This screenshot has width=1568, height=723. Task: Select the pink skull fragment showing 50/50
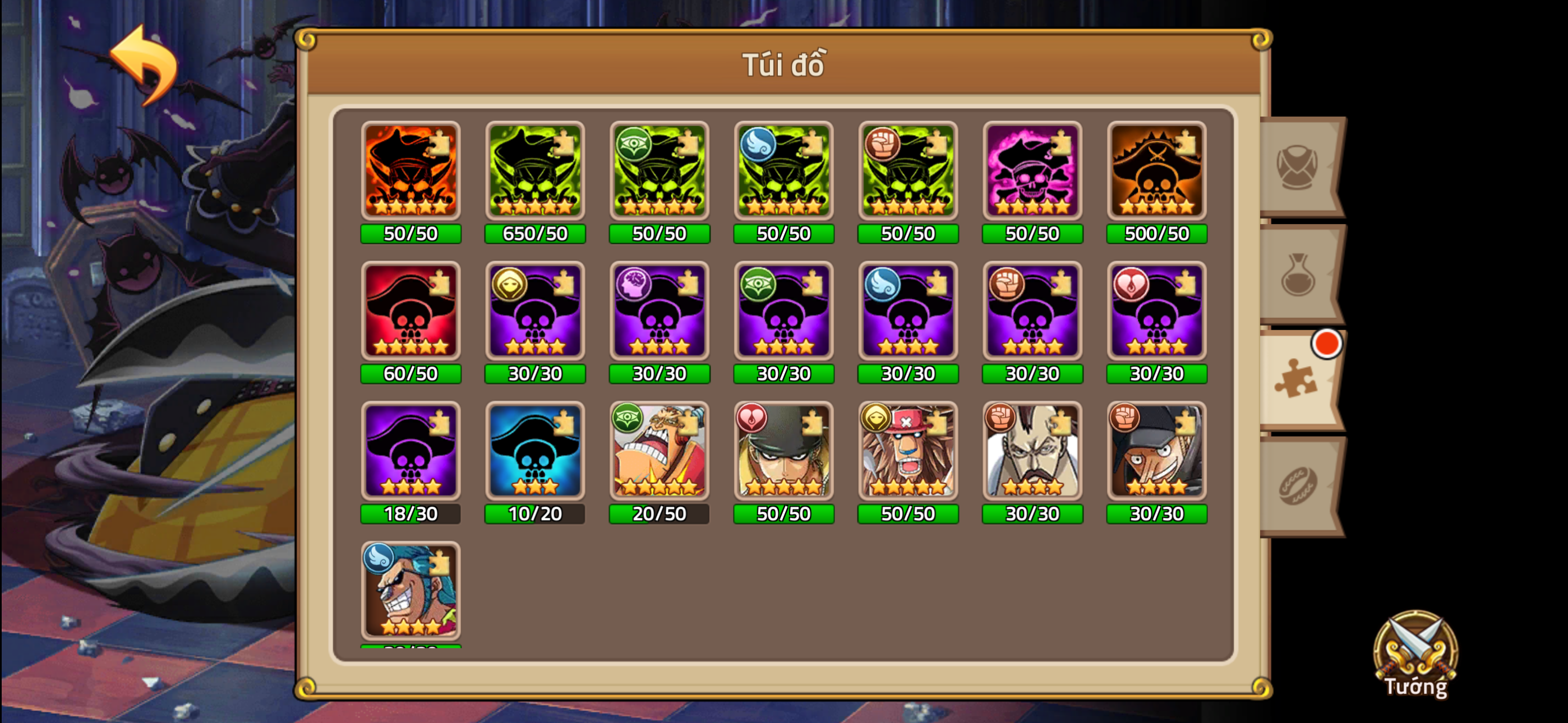click(x=1032, y=172)
